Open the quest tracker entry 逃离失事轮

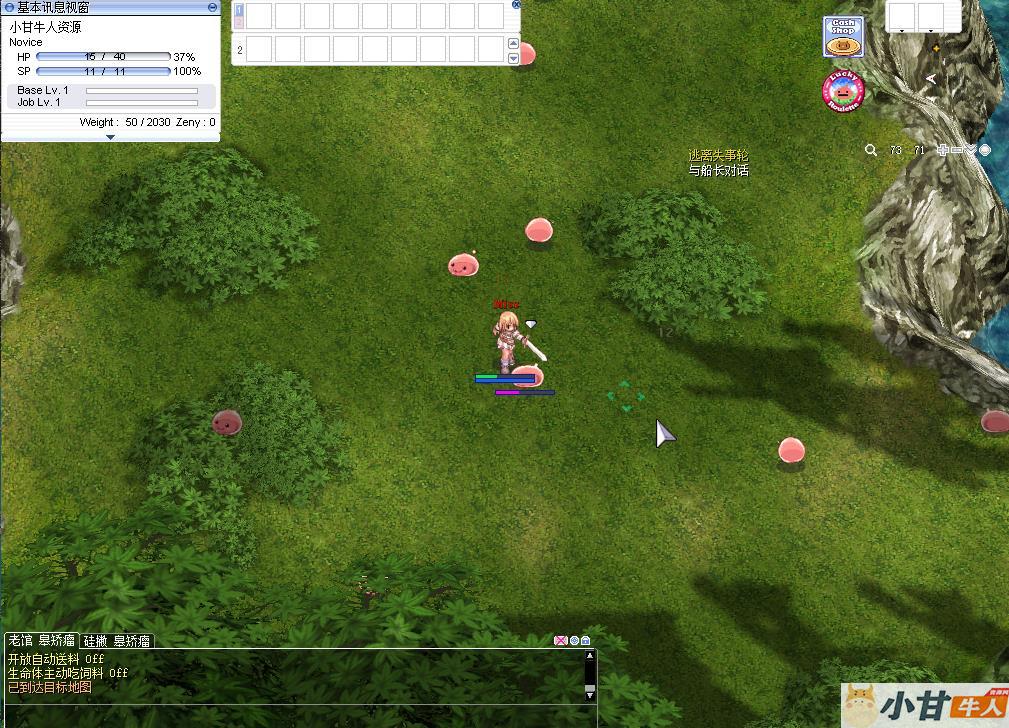(717, 156)
